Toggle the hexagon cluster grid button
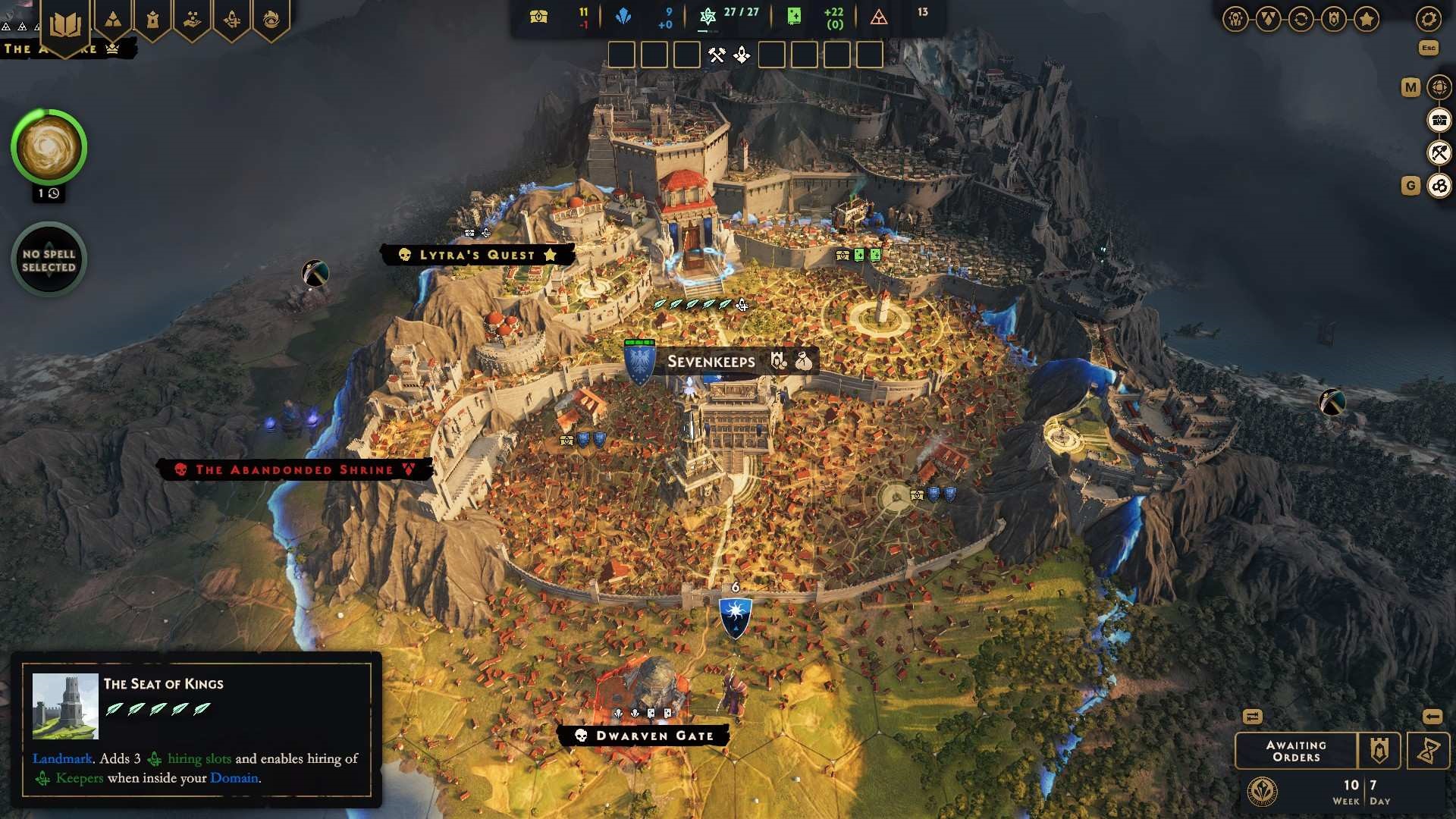This screenshot has height=819, width=1456. pyautogui.click(x=1439, y=186)
